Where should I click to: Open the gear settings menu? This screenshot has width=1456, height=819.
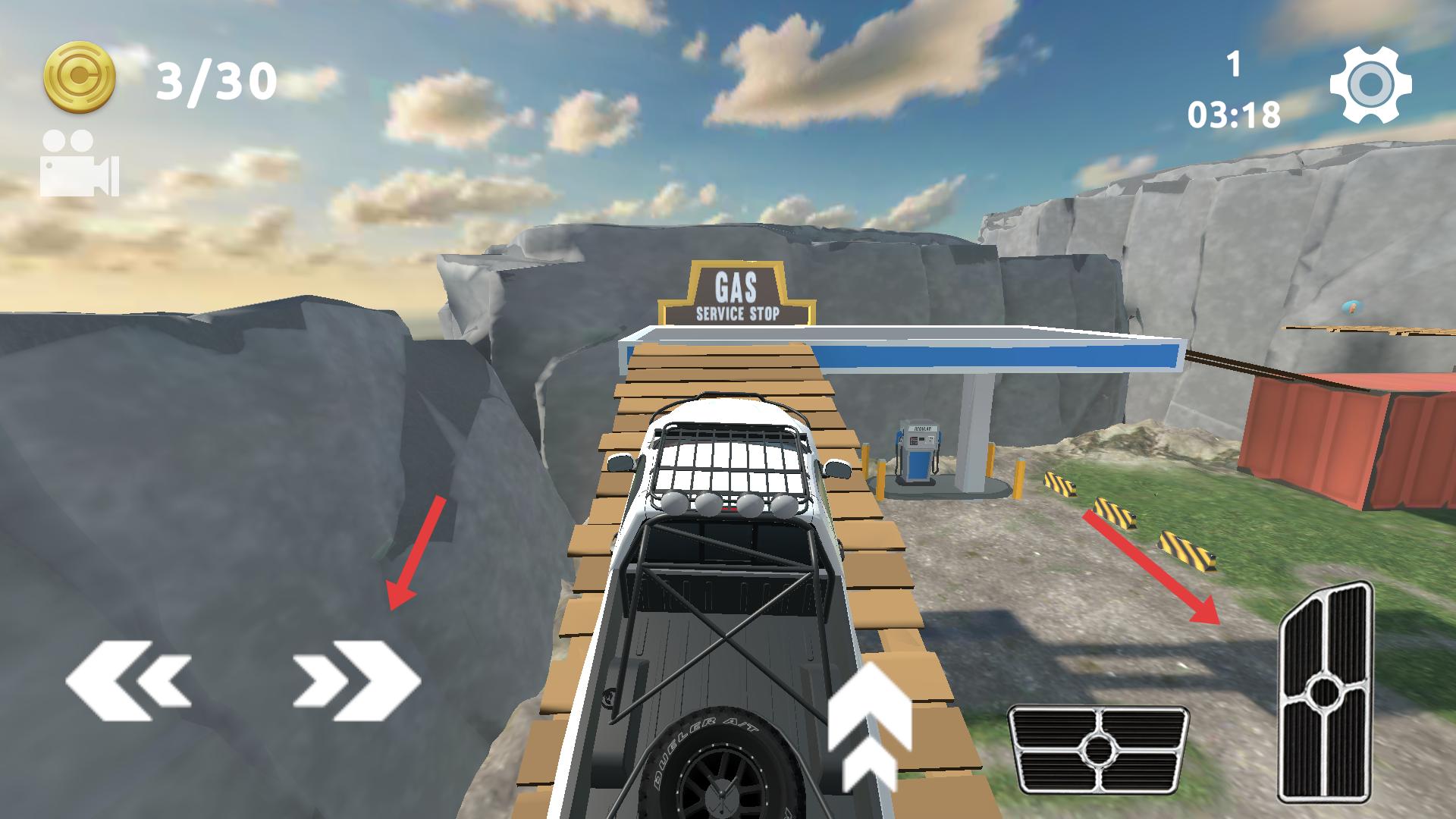(x=1370, y=85)
